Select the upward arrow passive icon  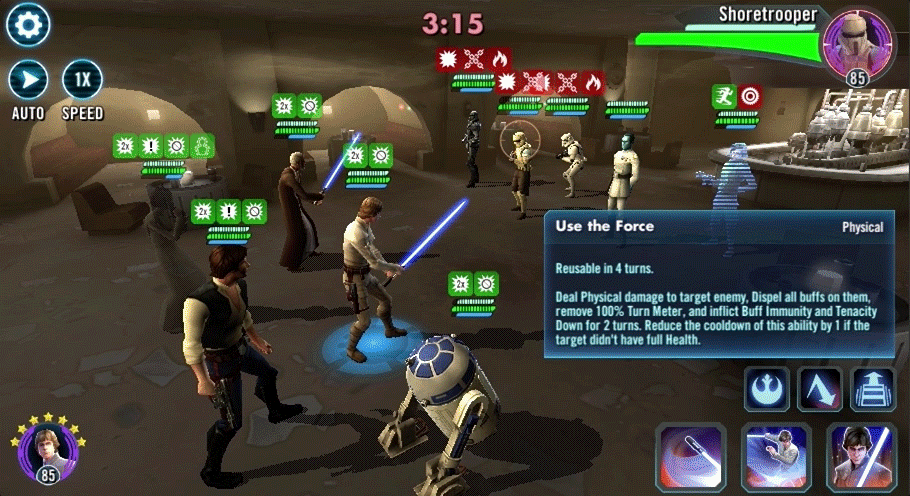pyautogui.click(x=872, y=389)
